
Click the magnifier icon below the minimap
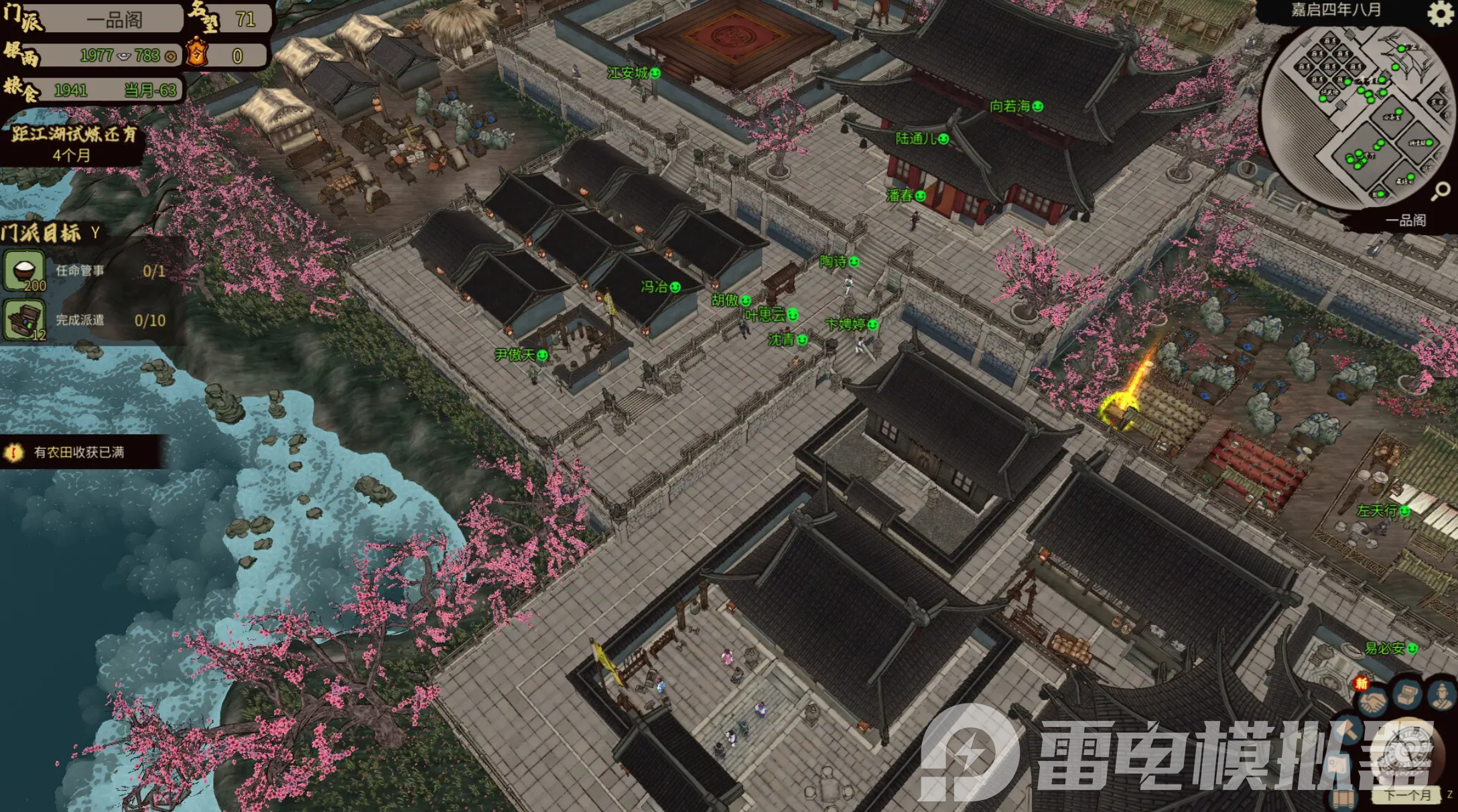[1441, 192]
